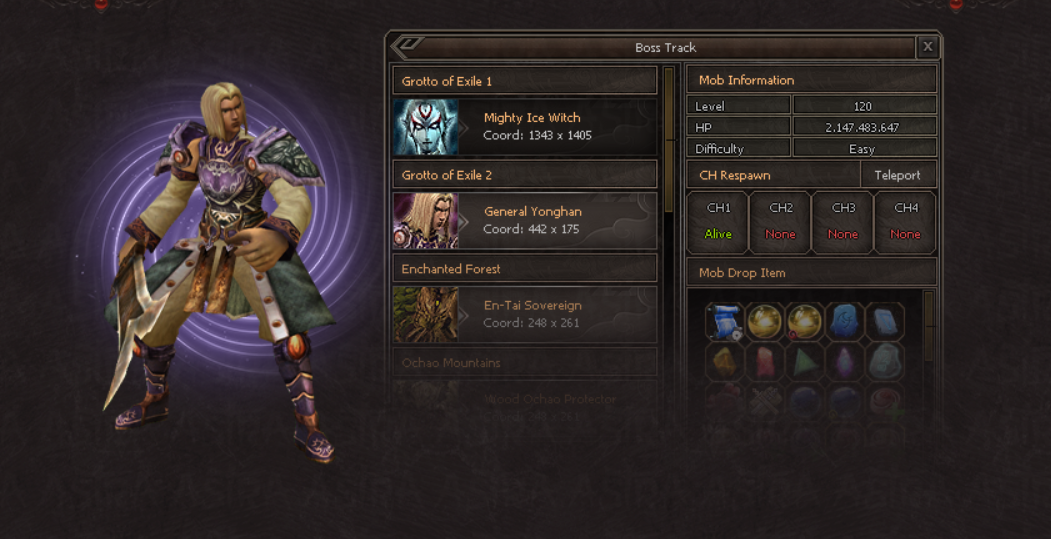This screenshot has width=1051, height=539.
Task: Inspect the yellow crystal drop item
Action: (x=724, y=360)
